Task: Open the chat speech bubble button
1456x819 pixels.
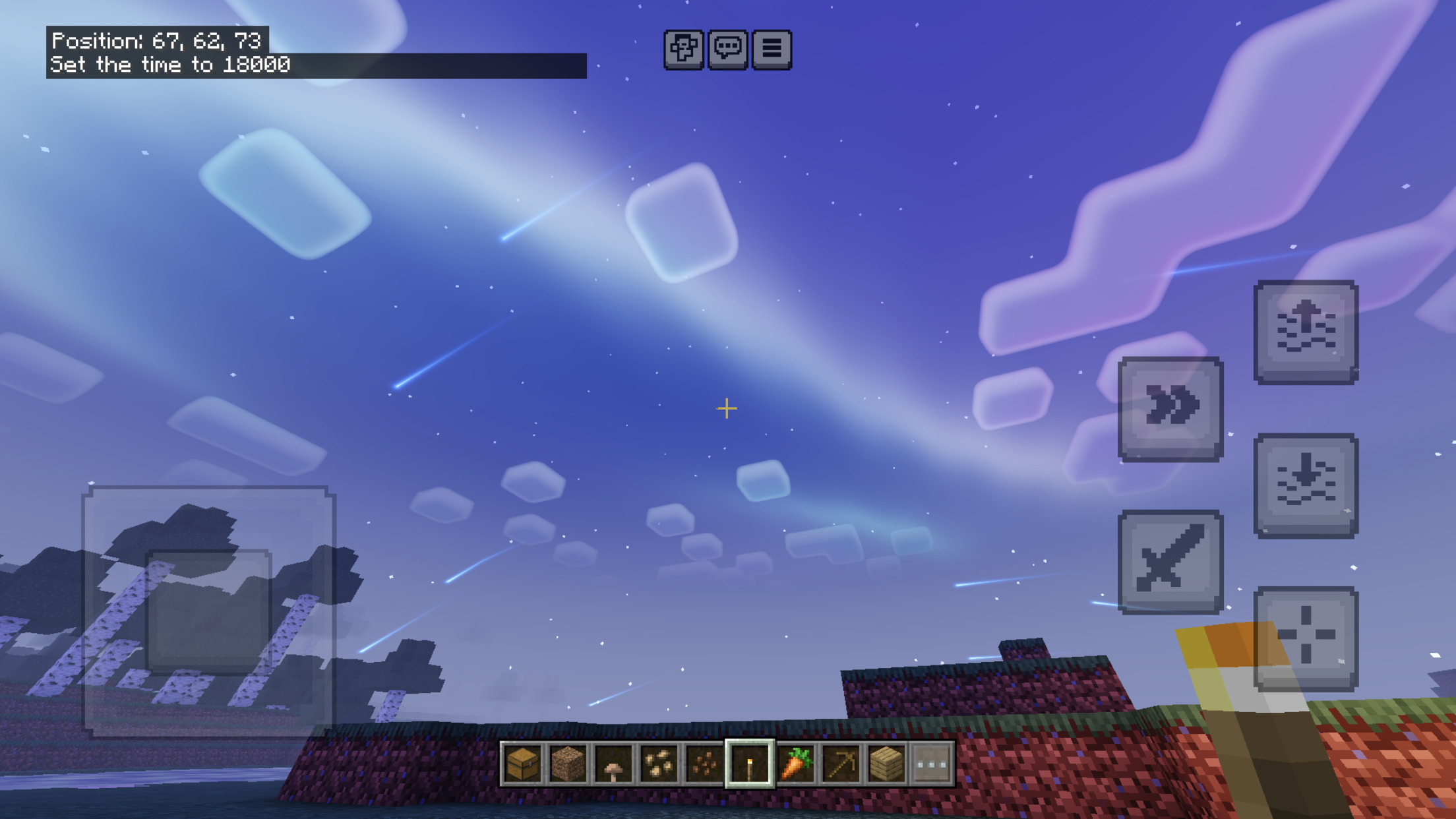Action: pyautogui.click(x=727, y=49)
